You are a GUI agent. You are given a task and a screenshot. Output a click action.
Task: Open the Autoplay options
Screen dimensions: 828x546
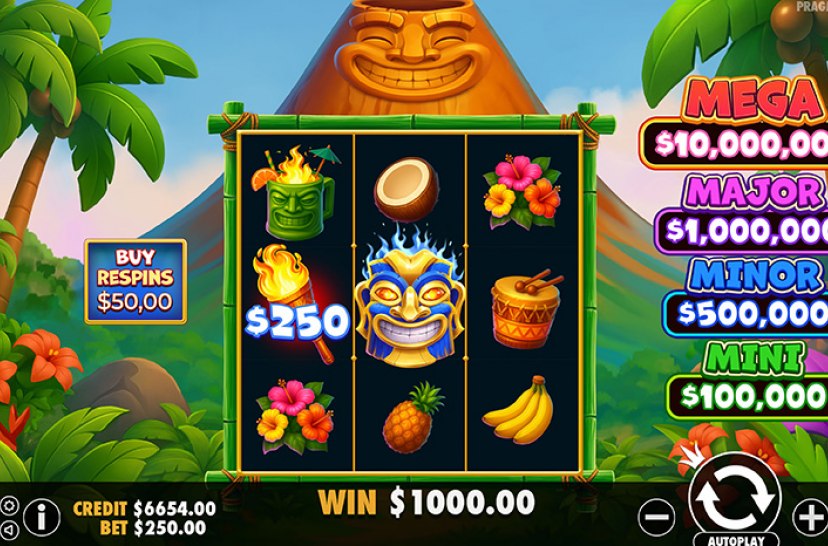(735, 539)
